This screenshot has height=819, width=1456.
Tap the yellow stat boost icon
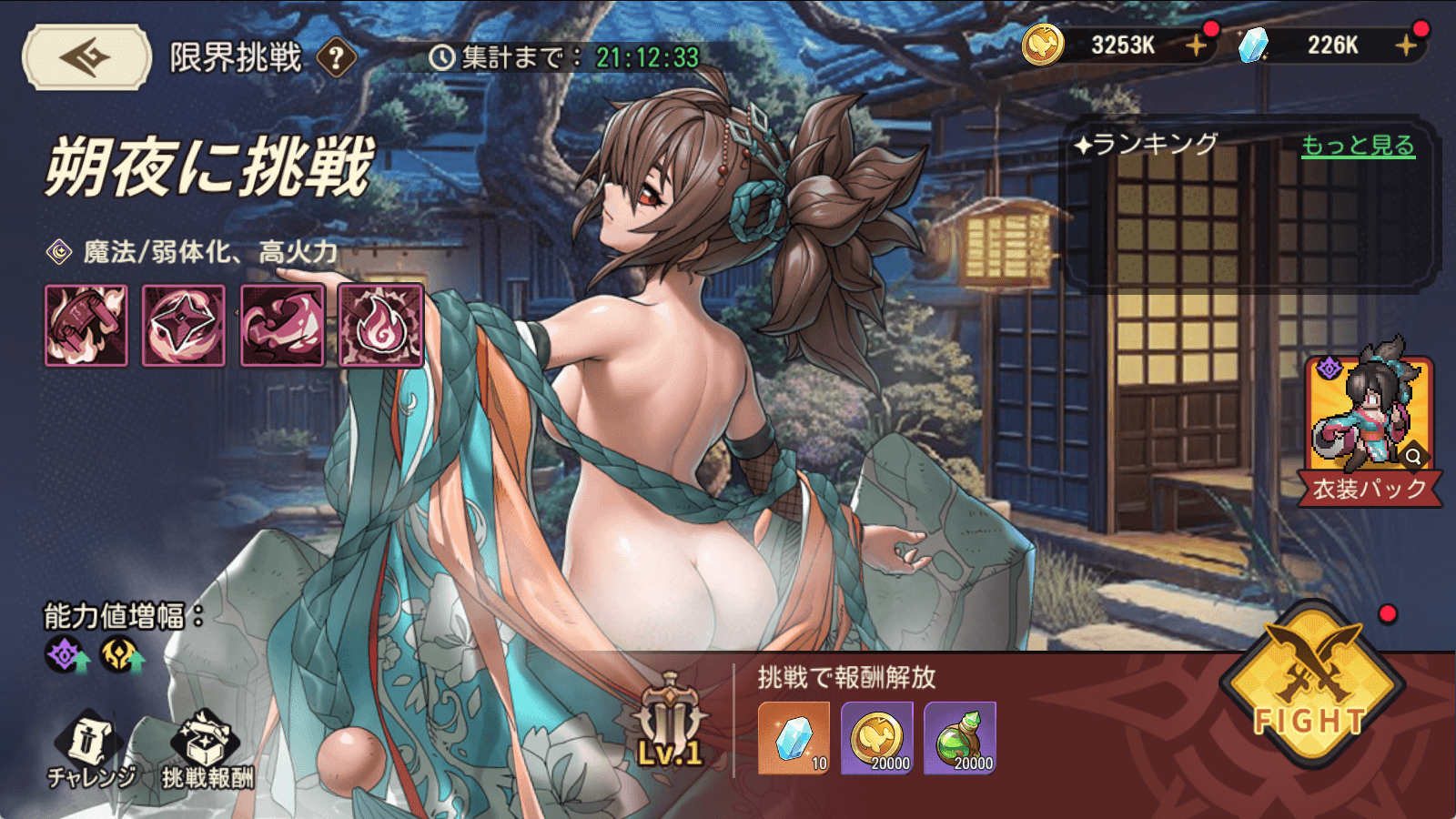[x=120, y=655]
